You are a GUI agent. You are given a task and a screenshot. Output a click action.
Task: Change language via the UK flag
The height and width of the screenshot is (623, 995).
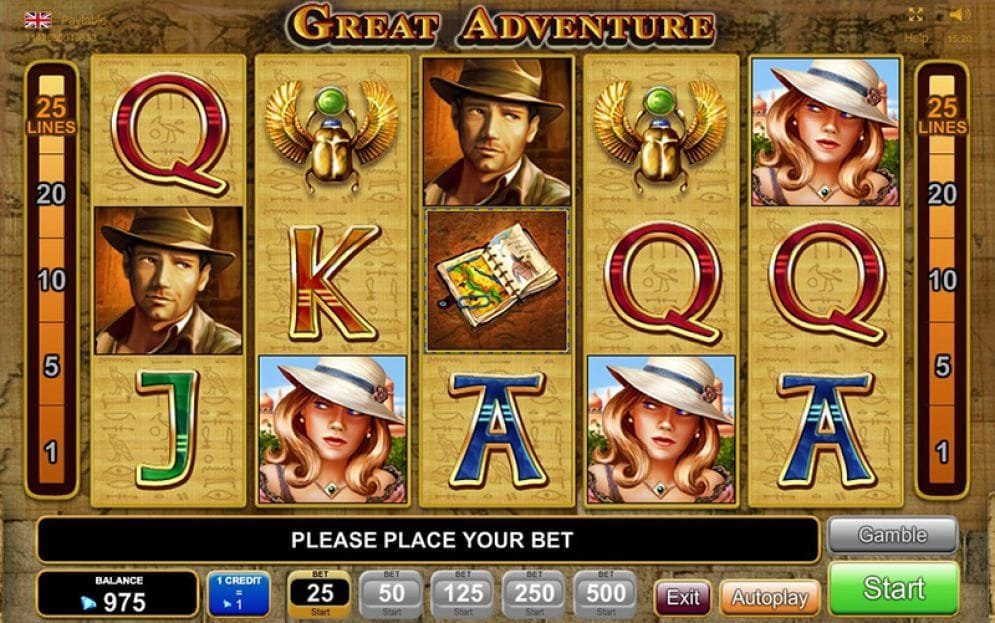click(x=38, y=19)
